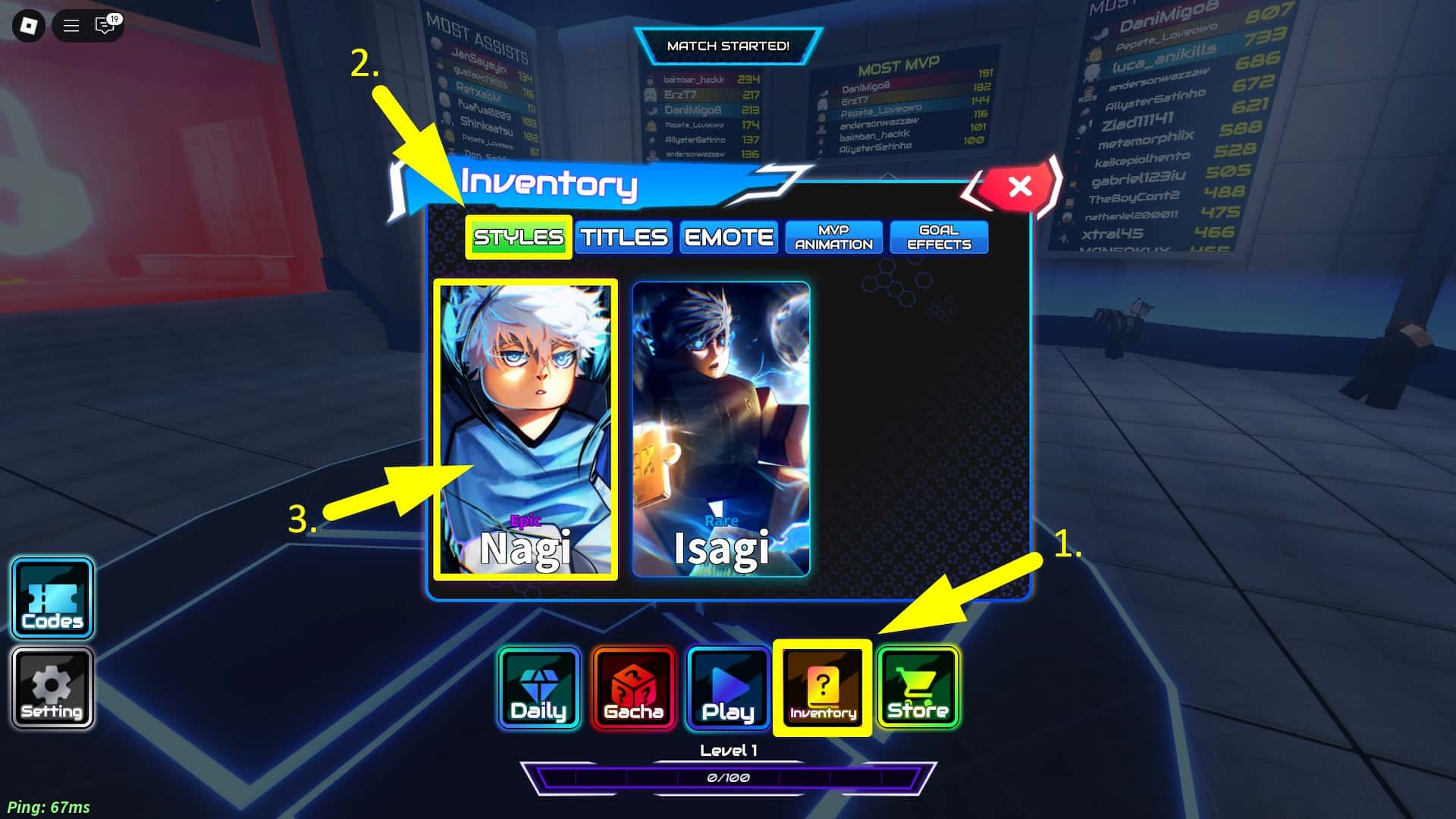This screenshot has width=1456, height=819.
Task: Open the Daily rewards icon
Action: (x=538, y=686)
